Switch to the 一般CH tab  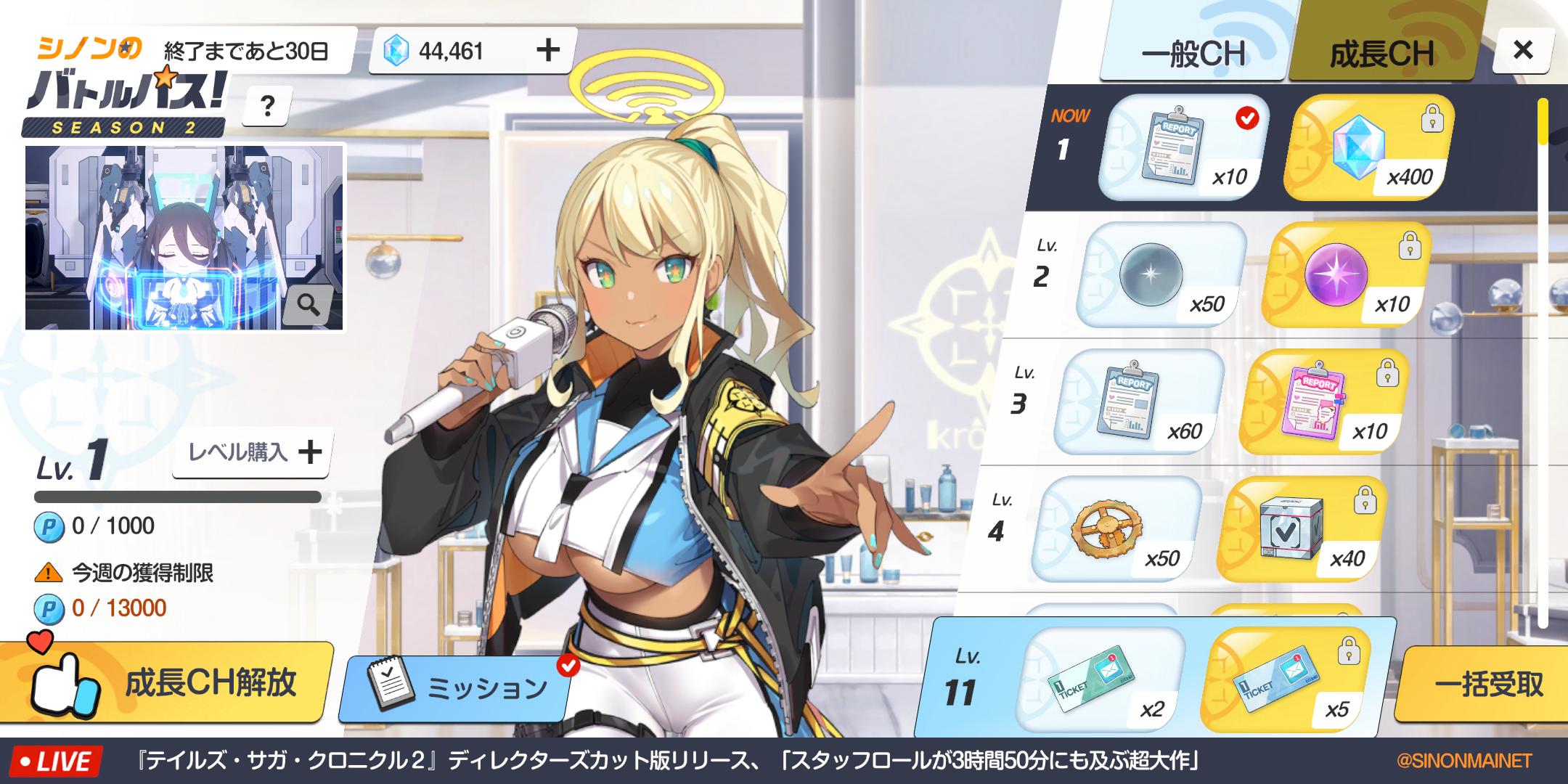point(1193,52)
